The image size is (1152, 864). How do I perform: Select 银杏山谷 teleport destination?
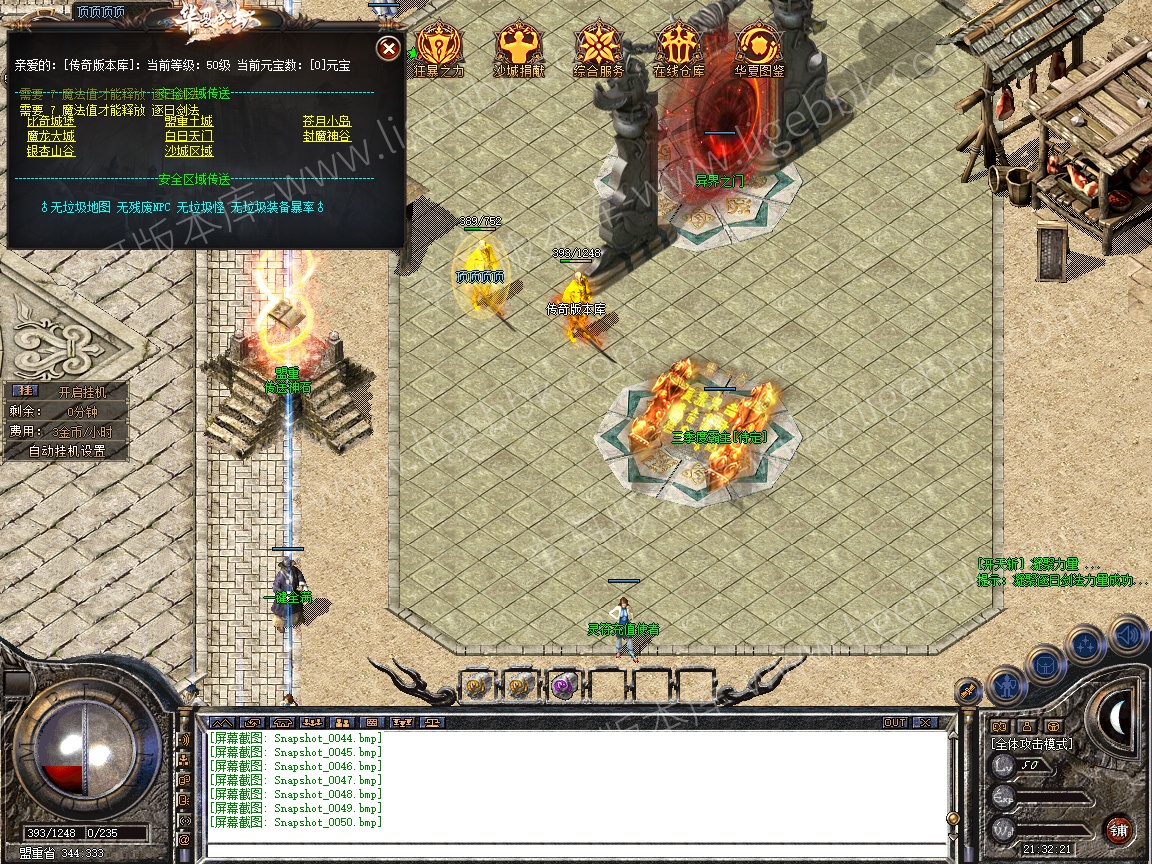click(51, 151)
